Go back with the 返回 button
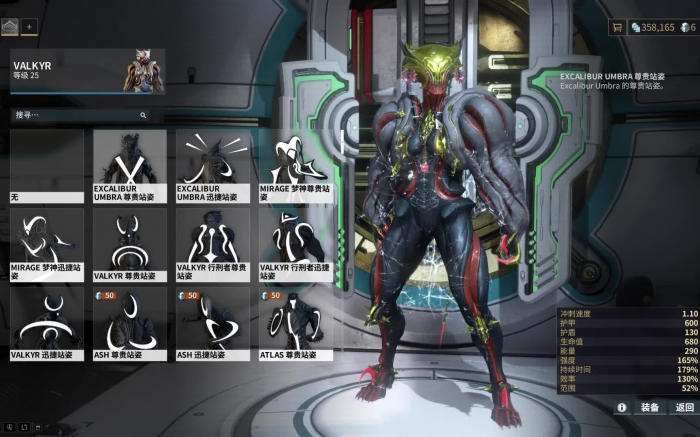 [684, 407]
